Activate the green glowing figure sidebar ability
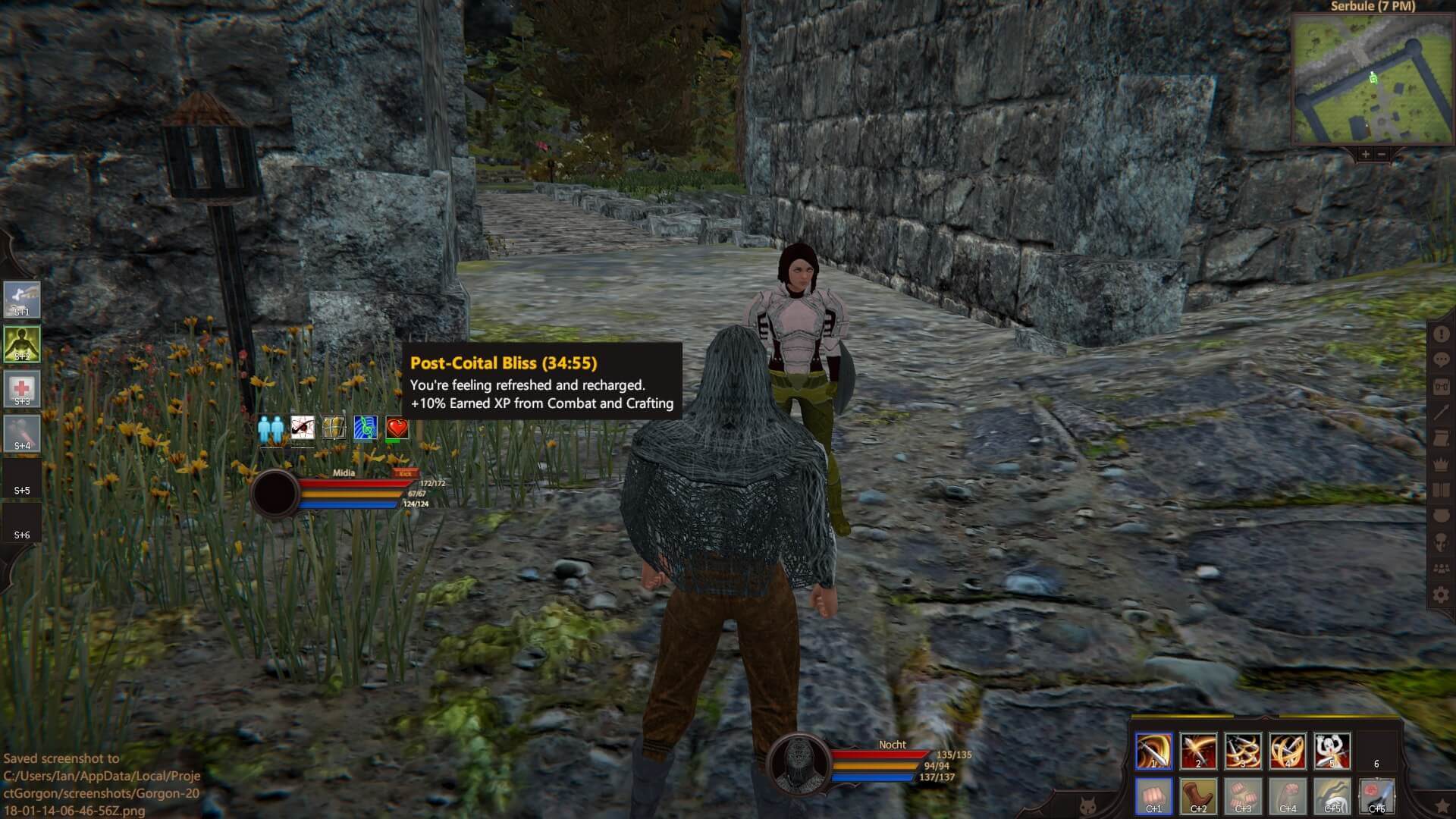The width and height of the screenshot is (1456, 819). (x=22, y=344)
